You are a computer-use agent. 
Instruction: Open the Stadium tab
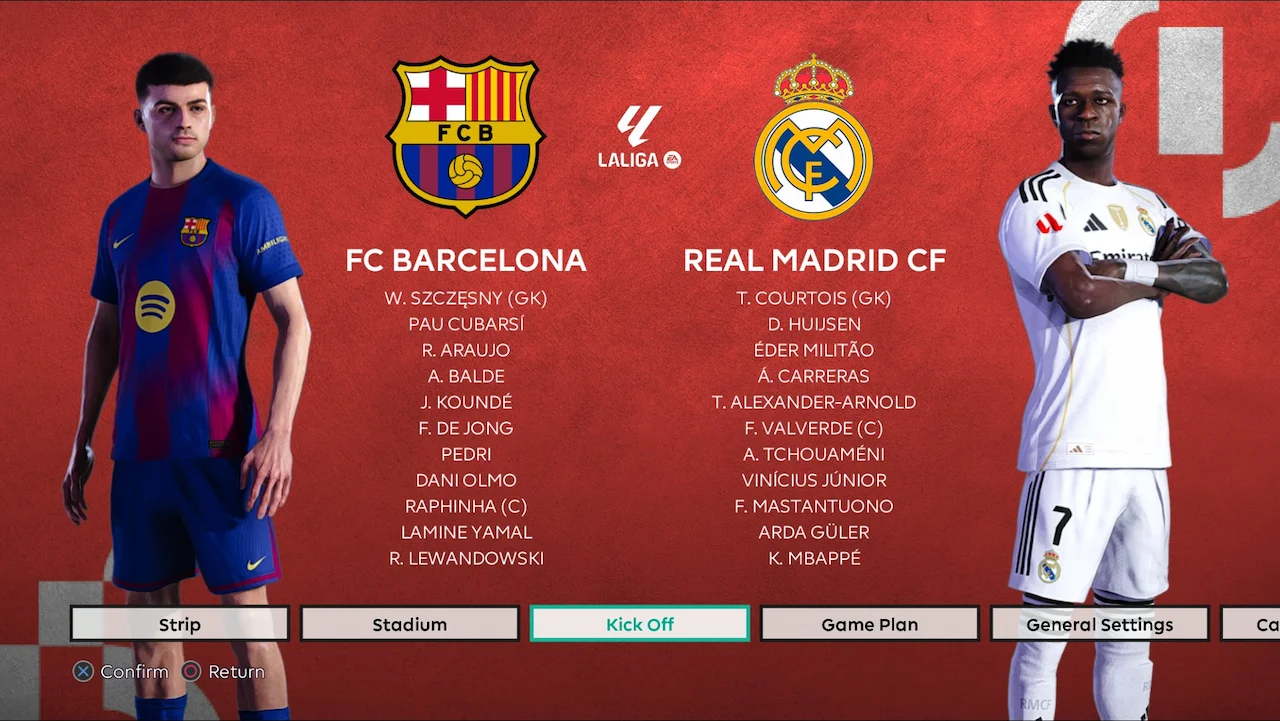409,623
